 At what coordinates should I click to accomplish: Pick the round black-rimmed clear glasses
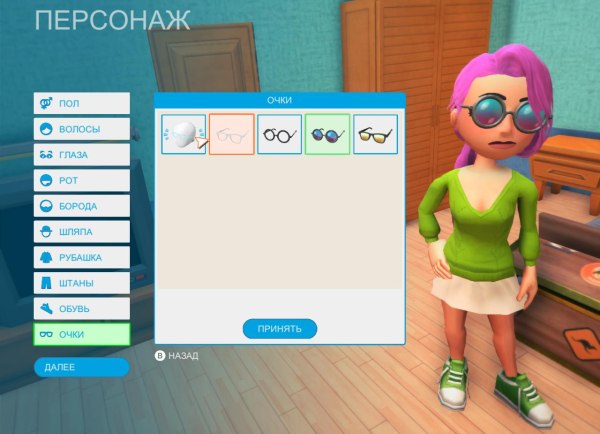(x=279, y=134)
